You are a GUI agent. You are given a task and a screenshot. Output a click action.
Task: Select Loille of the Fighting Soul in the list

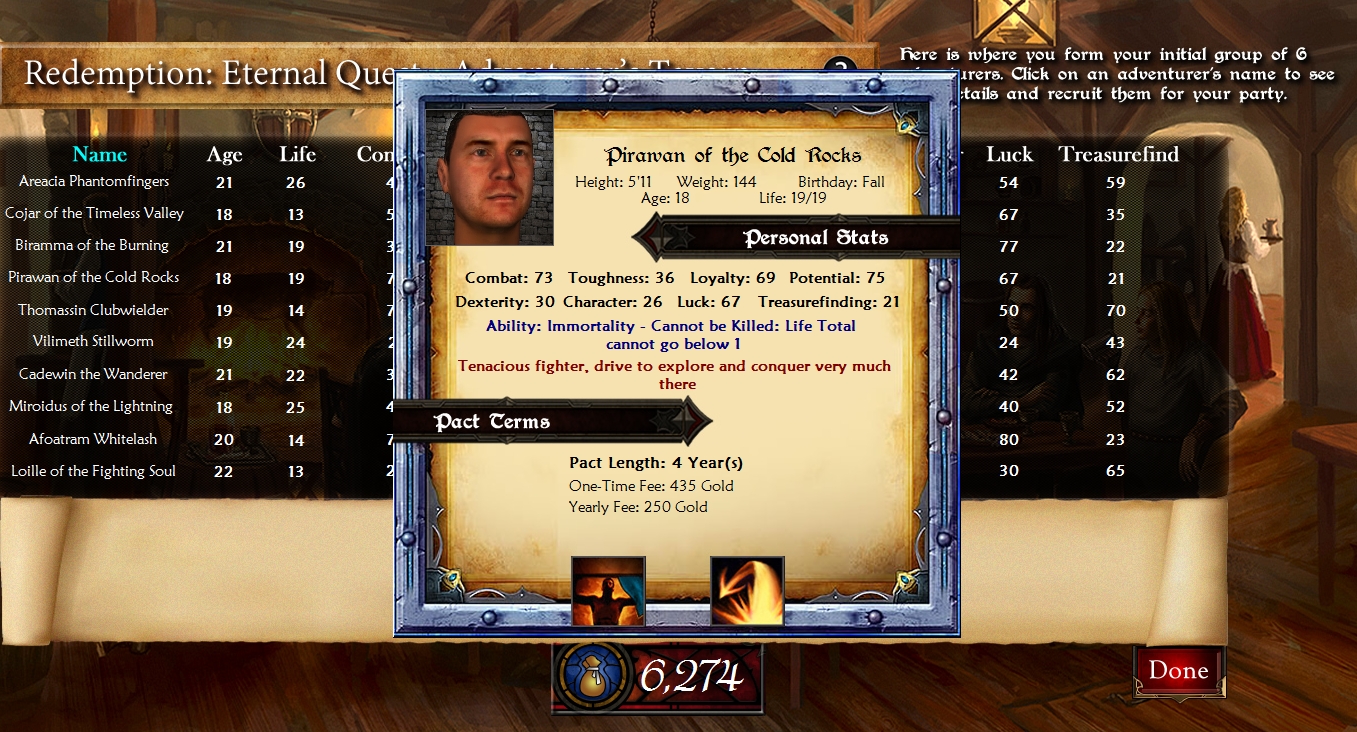[95, 471]
